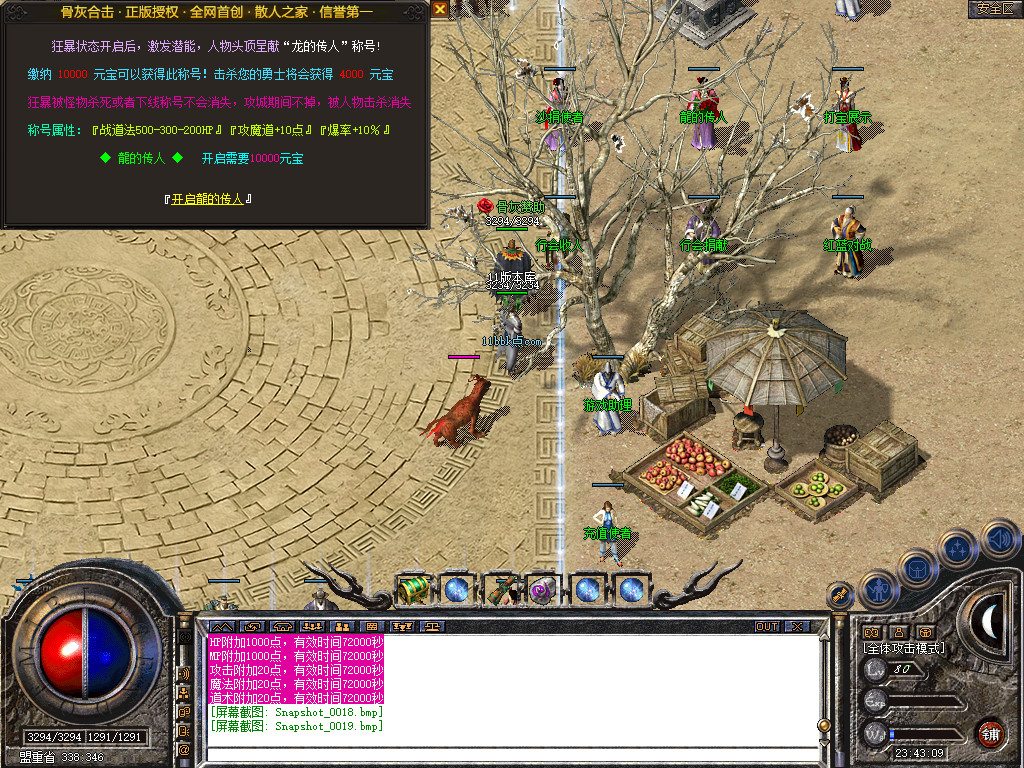This screenshot has height=768, width=1024.
Task: Toggle the 全体攻击模式 attack mode text
Action: pos(904,648)
